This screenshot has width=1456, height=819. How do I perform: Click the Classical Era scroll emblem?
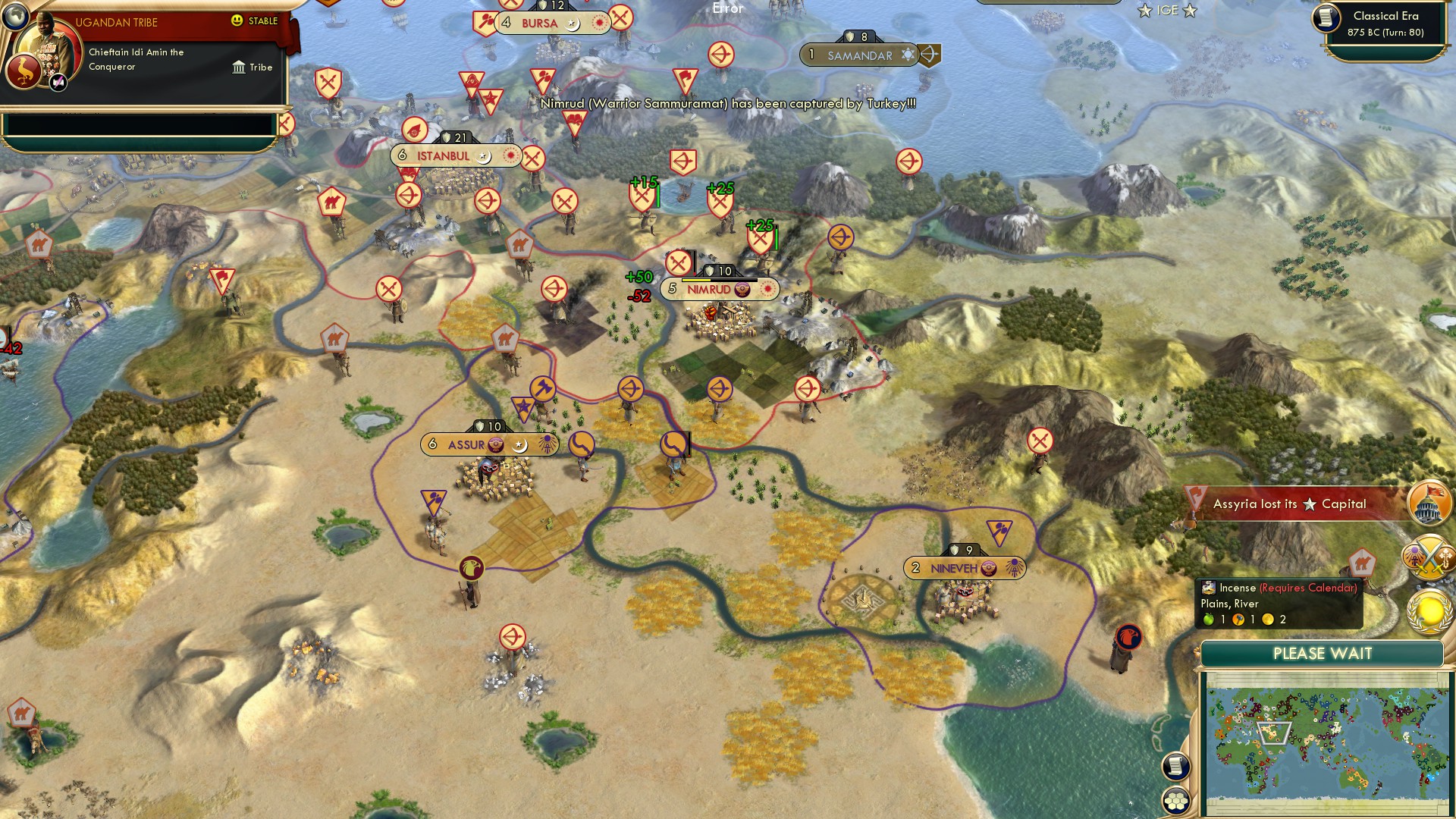coord(1328,19)
